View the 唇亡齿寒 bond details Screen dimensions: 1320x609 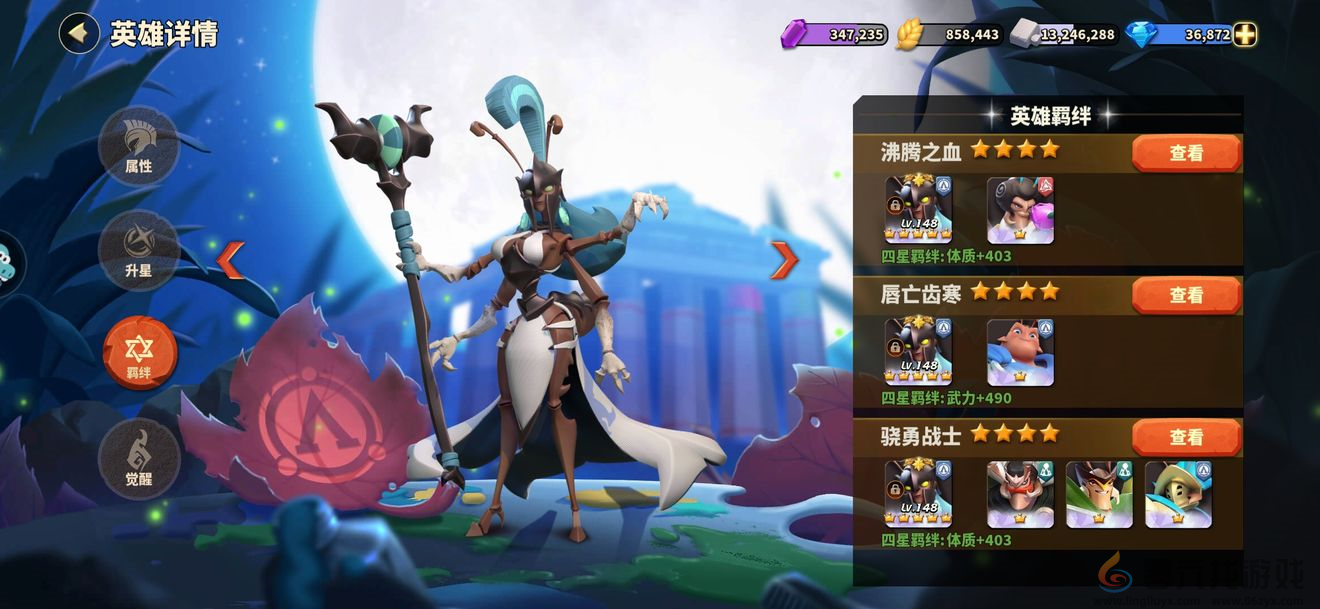(x=1186, y=296)
